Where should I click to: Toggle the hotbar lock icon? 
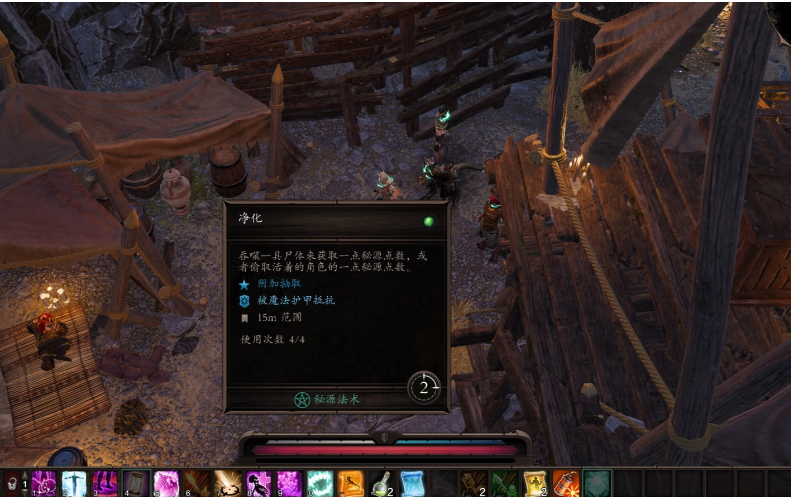click(x=12, y=484)
